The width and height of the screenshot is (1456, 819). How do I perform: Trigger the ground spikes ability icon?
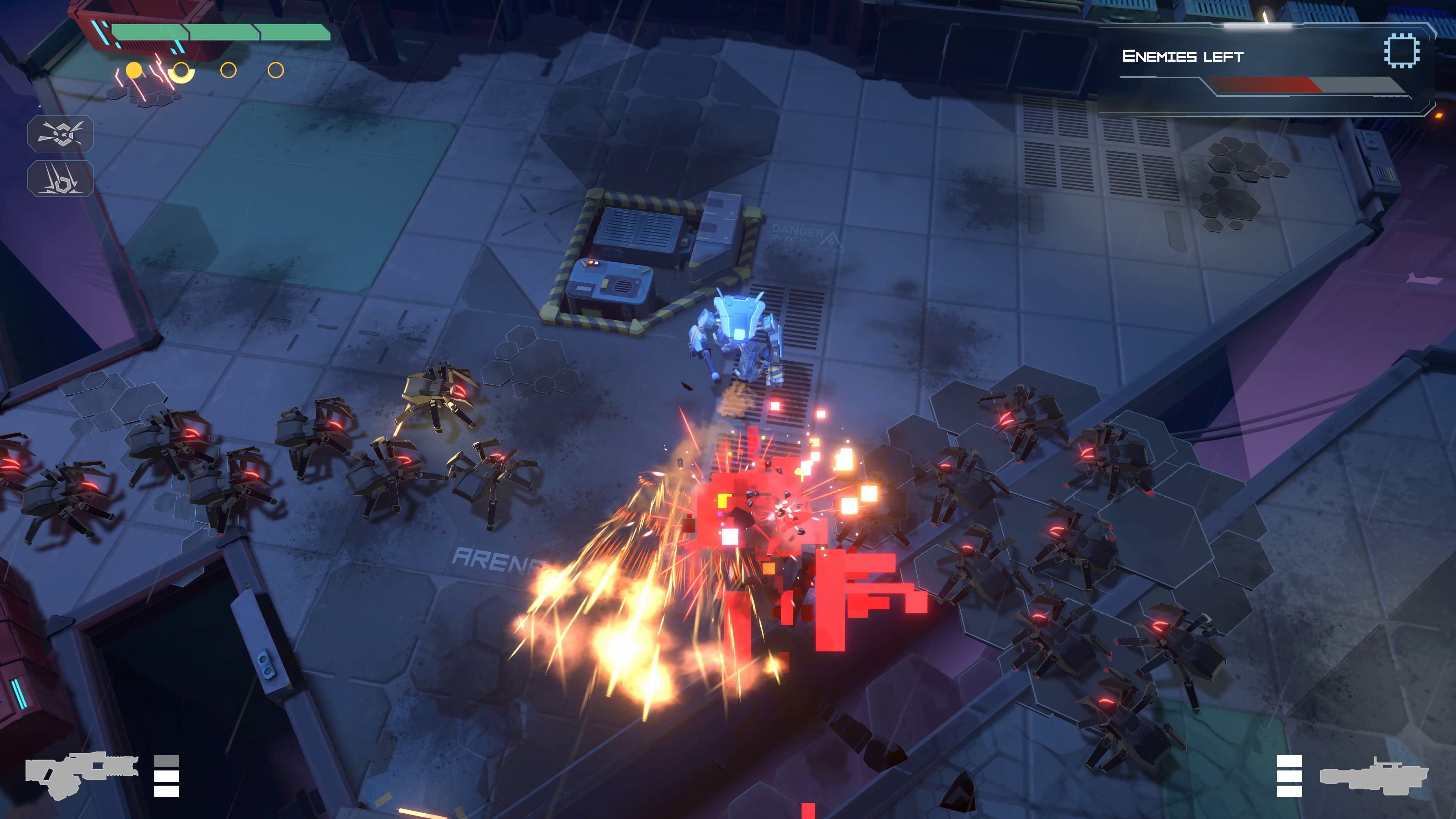[61, 179]
